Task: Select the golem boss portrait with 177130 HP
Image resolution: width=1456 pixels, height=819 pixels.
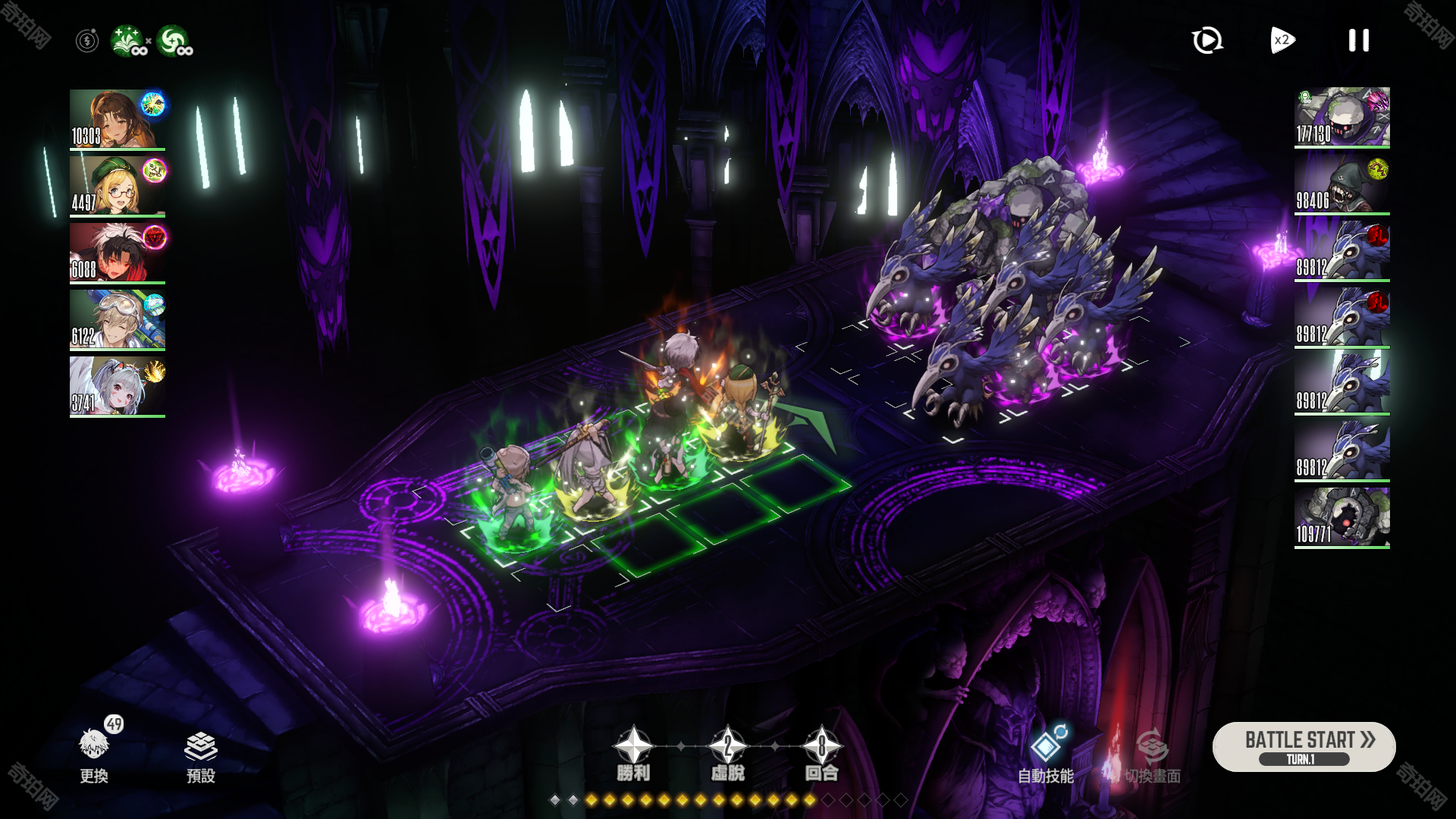Action: pyautogui.click(x=1341, y=117)
